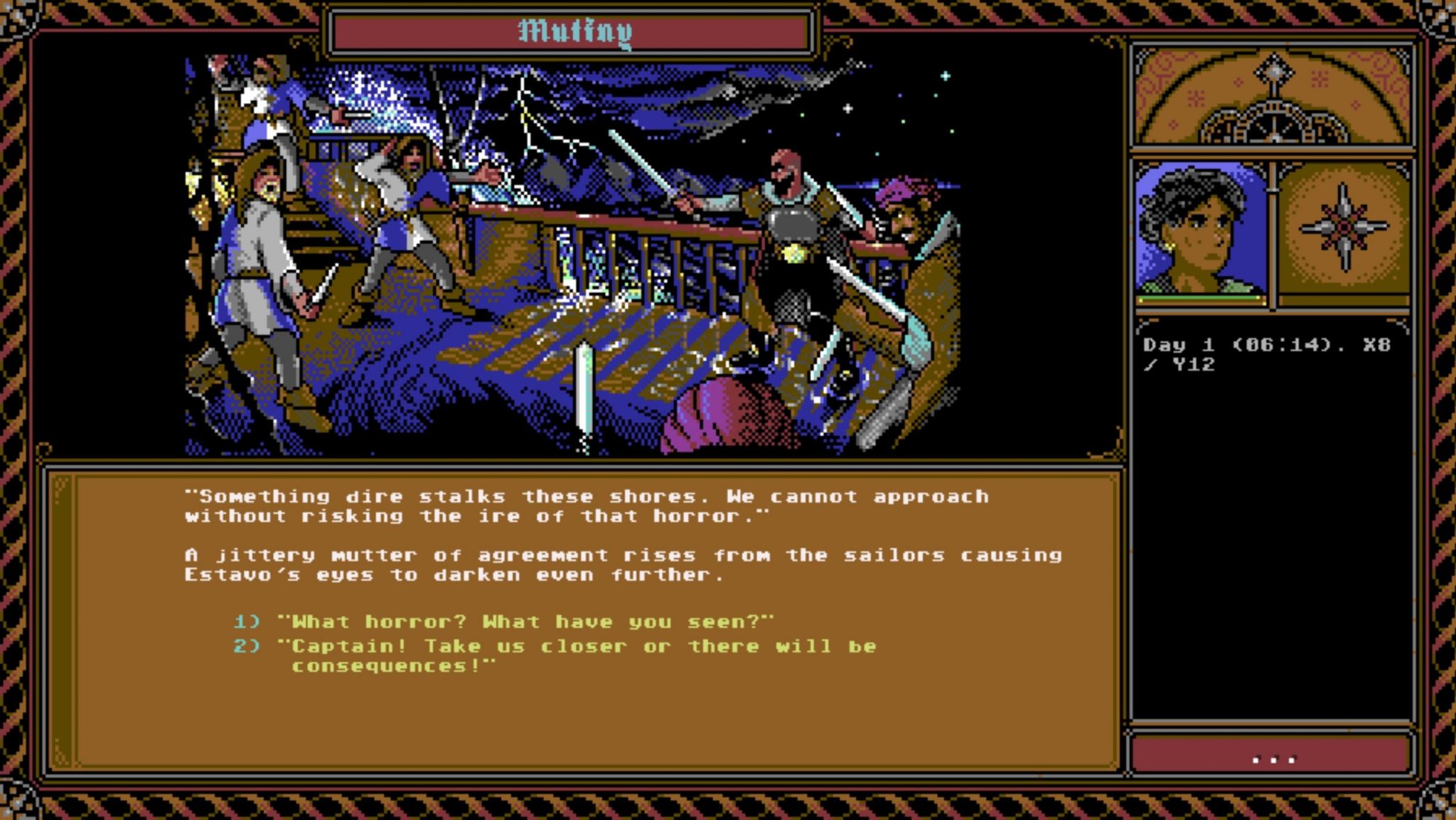Click the compass rose icon

[x=1344, y=228]
